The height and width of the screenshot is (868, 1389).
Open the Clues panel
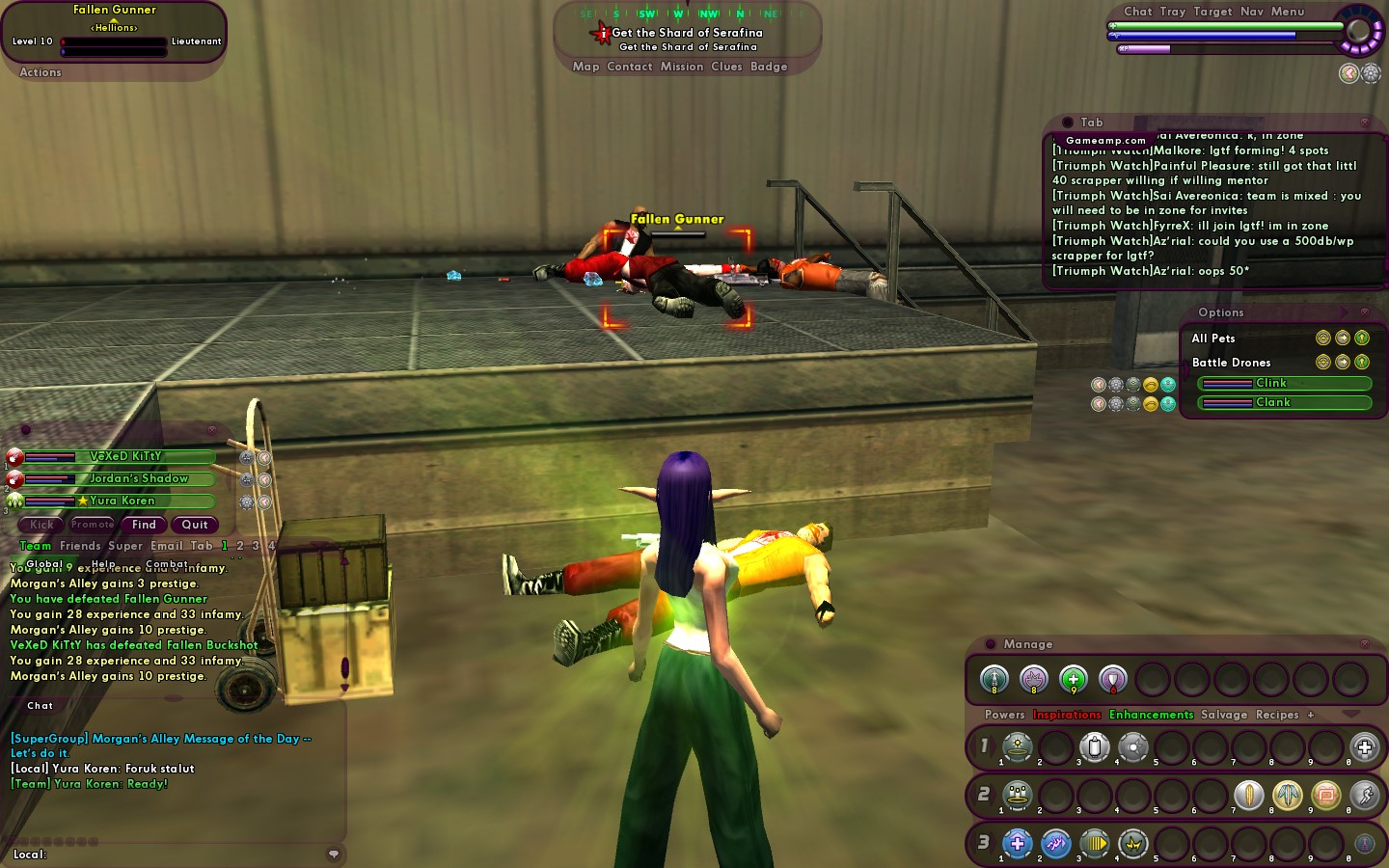point(726,67)
